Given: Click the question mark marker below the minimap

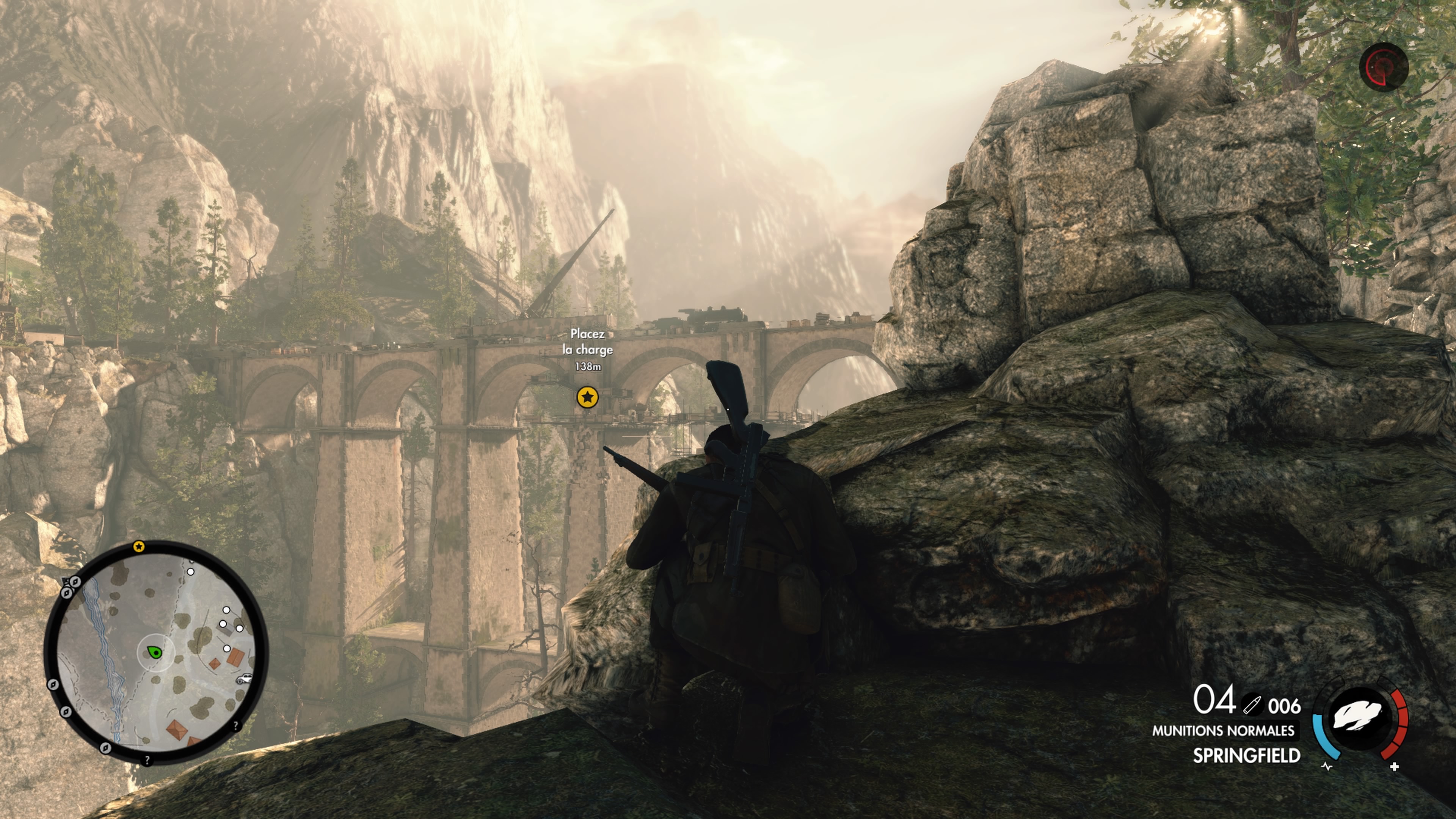Looking at the screenshot, I should tap(147, 759).
